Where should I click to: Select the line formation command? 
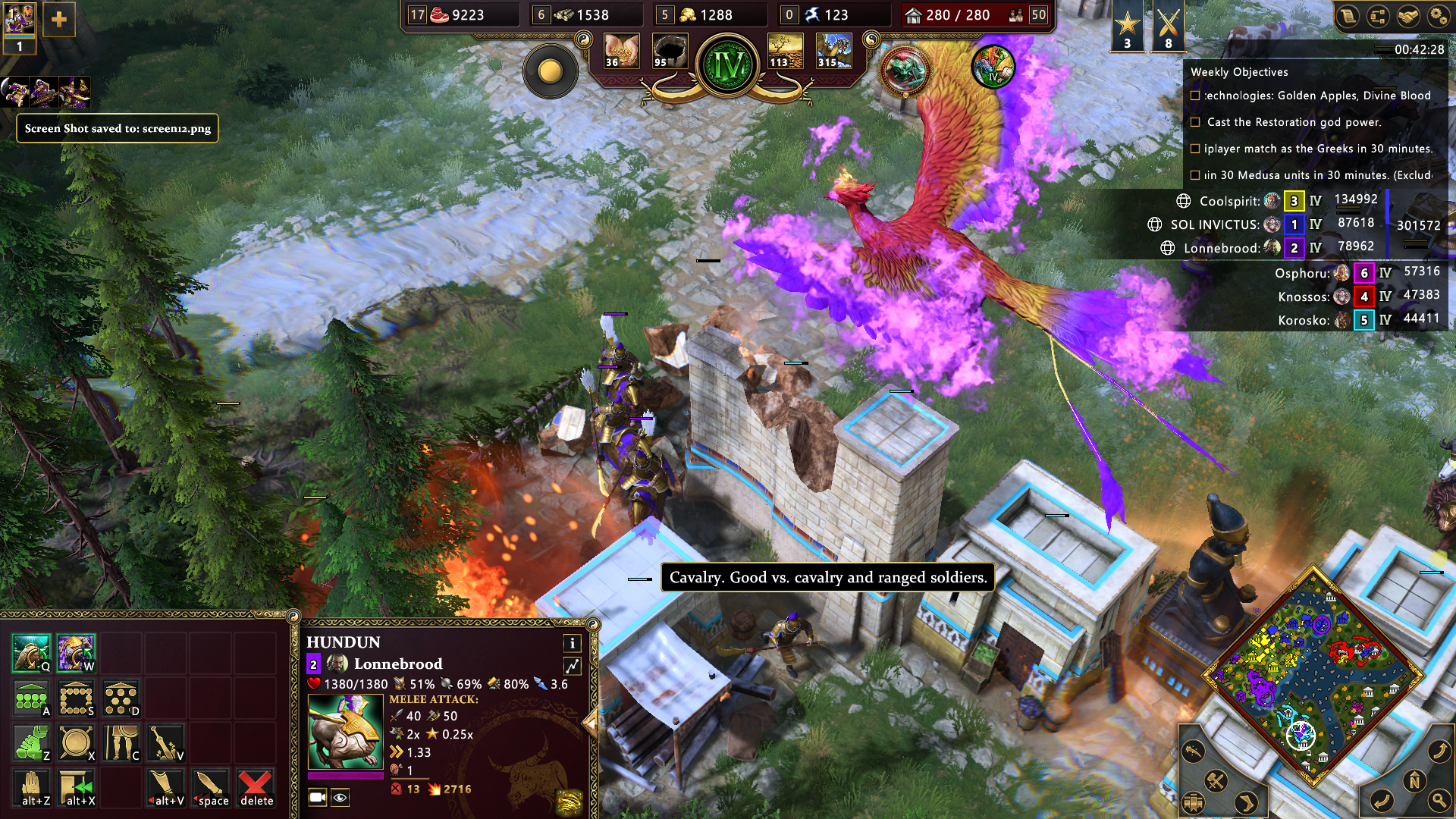(31, 698)
